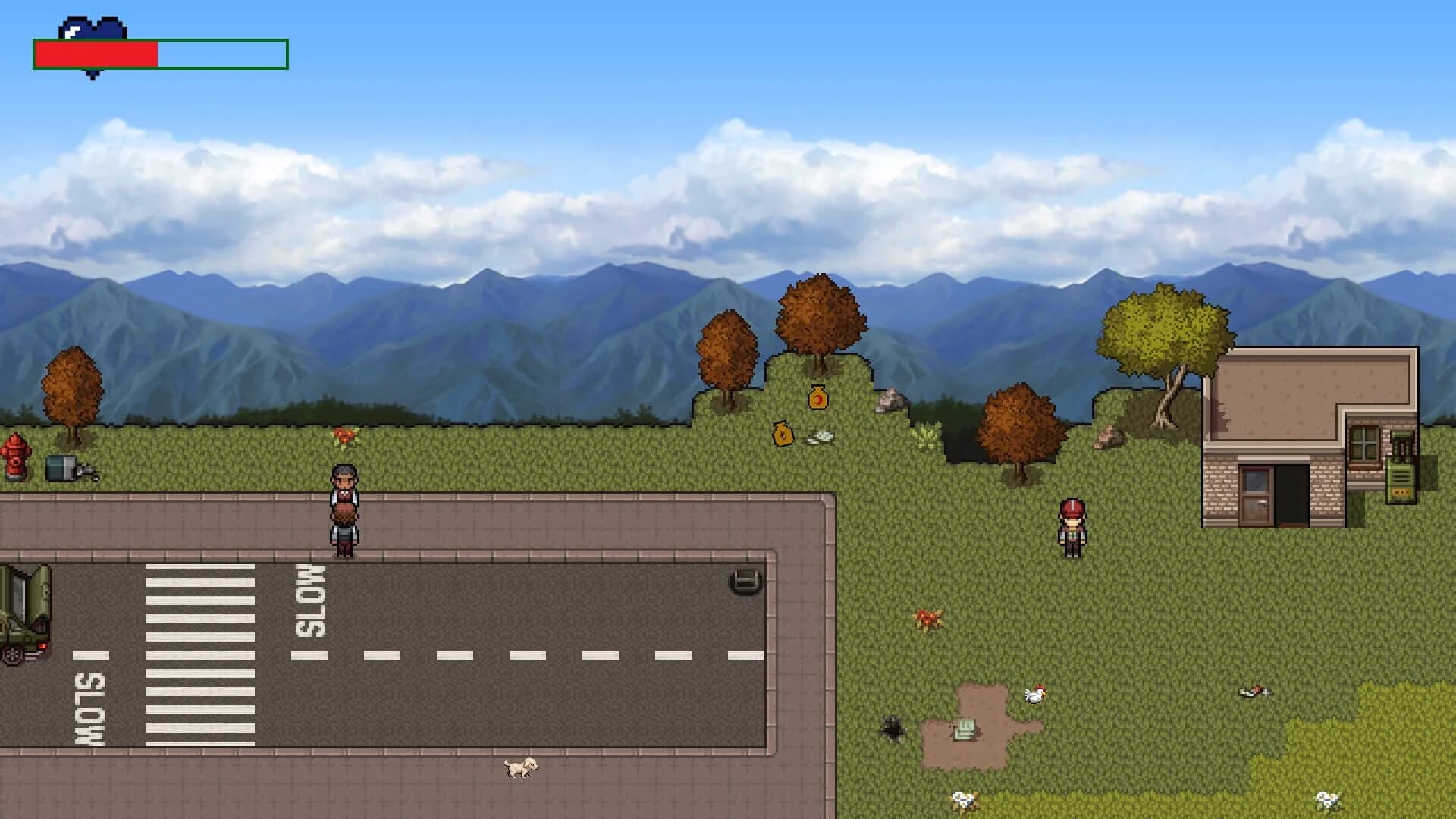Screen dimensions: 1456x819
Task: Click the white paper scrap near the pouches
Action: tap(821, 438)
